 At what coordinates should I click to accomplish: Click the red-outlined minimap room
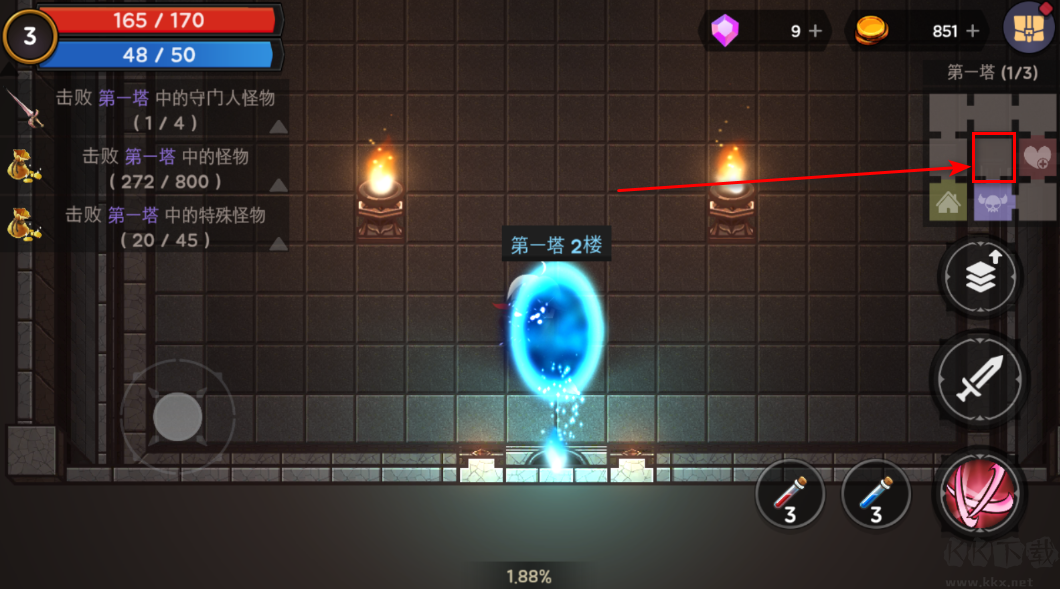[x=994, y=157]
